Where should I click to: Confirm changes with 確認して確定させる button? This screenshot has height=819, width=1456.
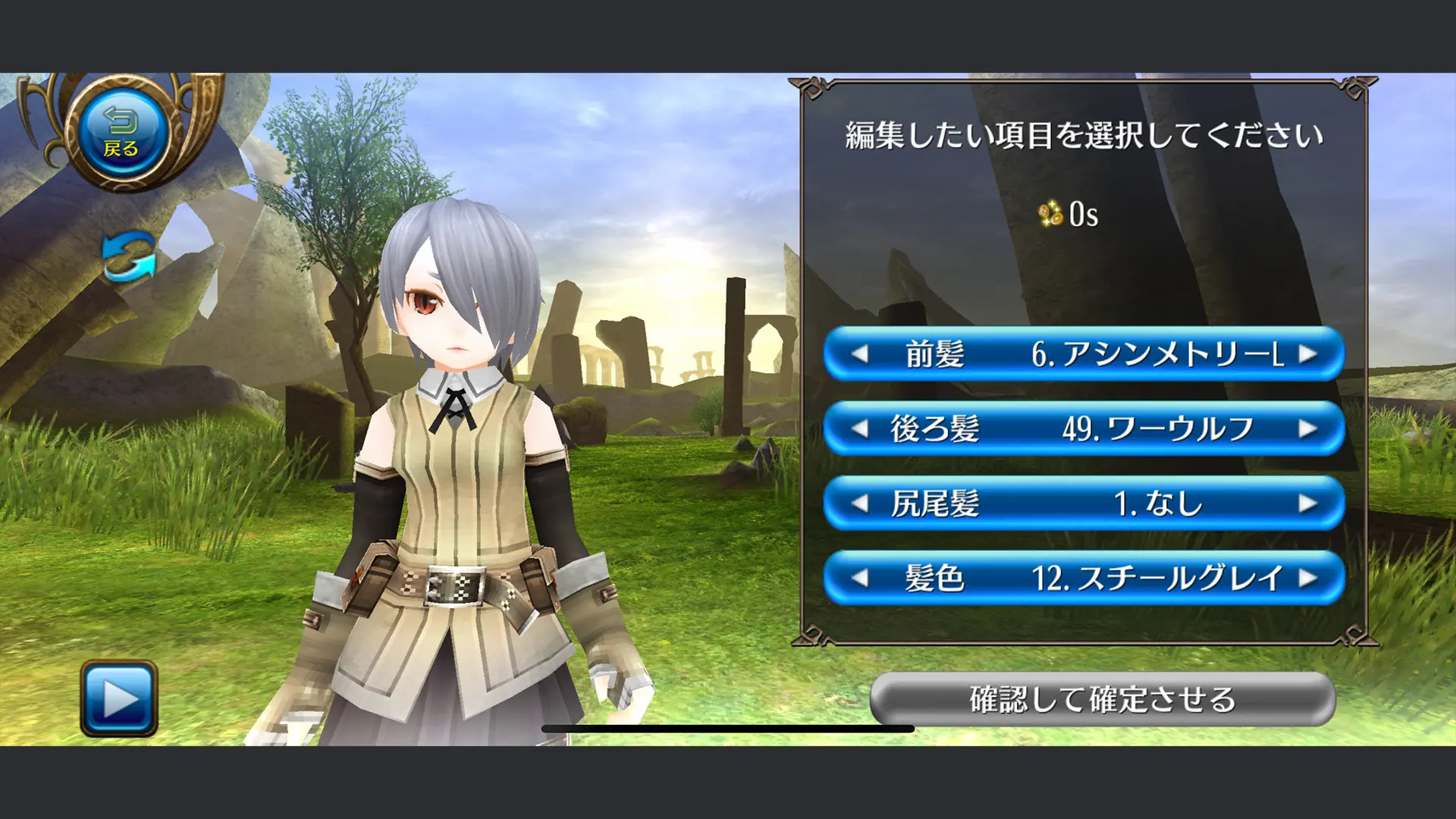(x=1102, y=699)
